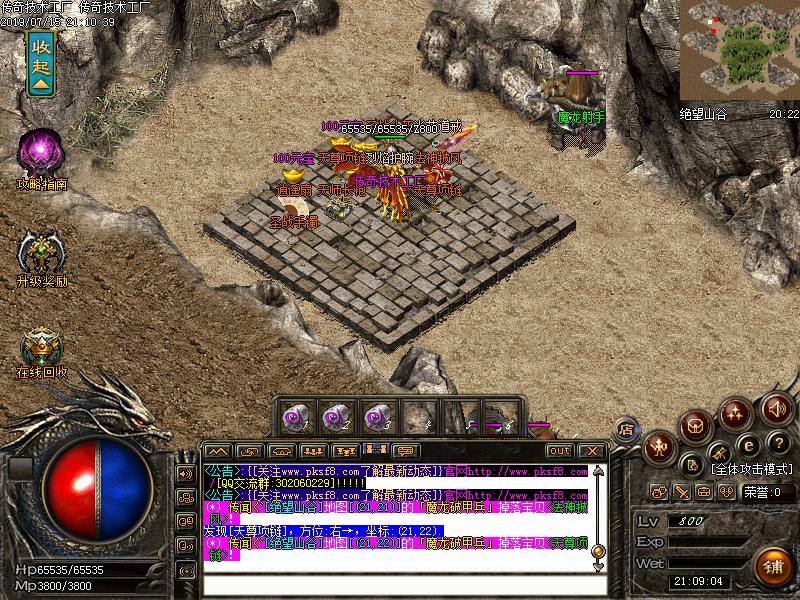Open the minimap of 绝望山谷

(738, 47)
